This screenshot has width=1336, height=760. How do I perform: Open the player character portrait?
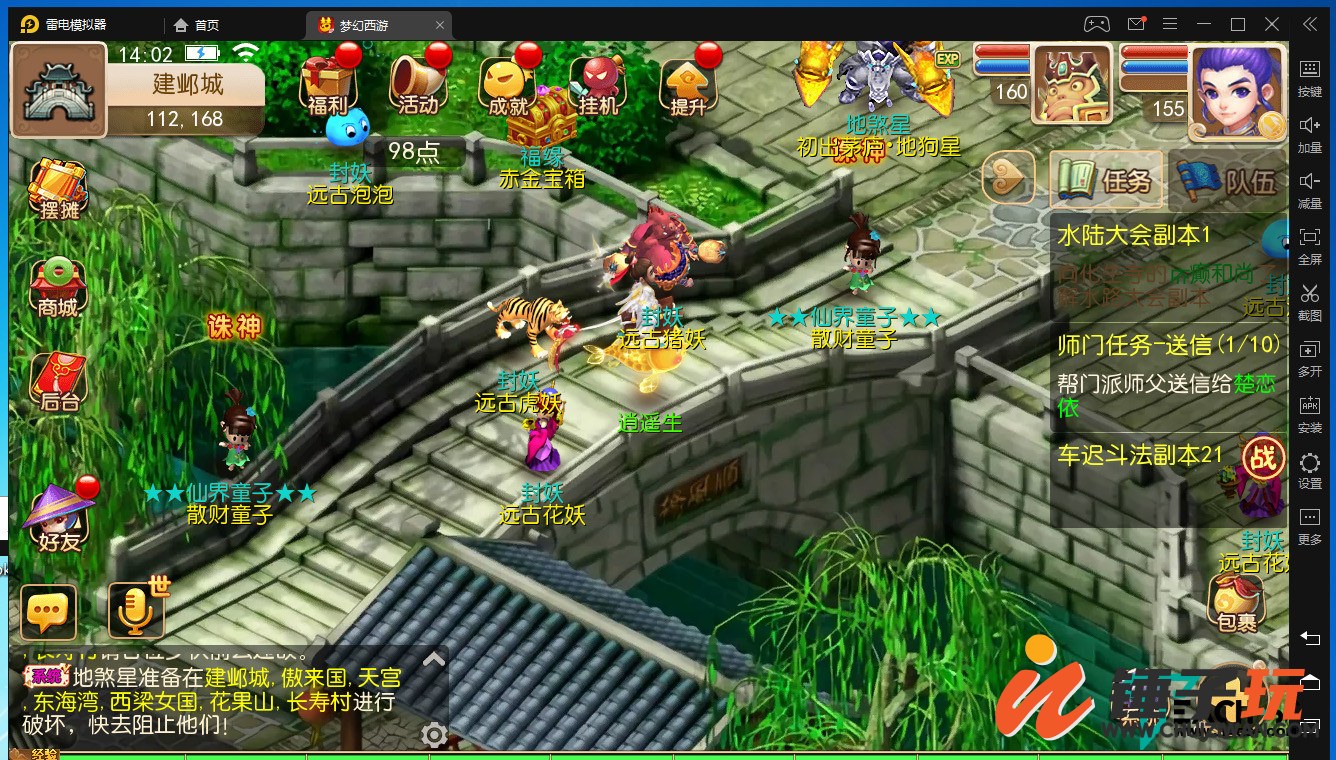(1237, 92)
